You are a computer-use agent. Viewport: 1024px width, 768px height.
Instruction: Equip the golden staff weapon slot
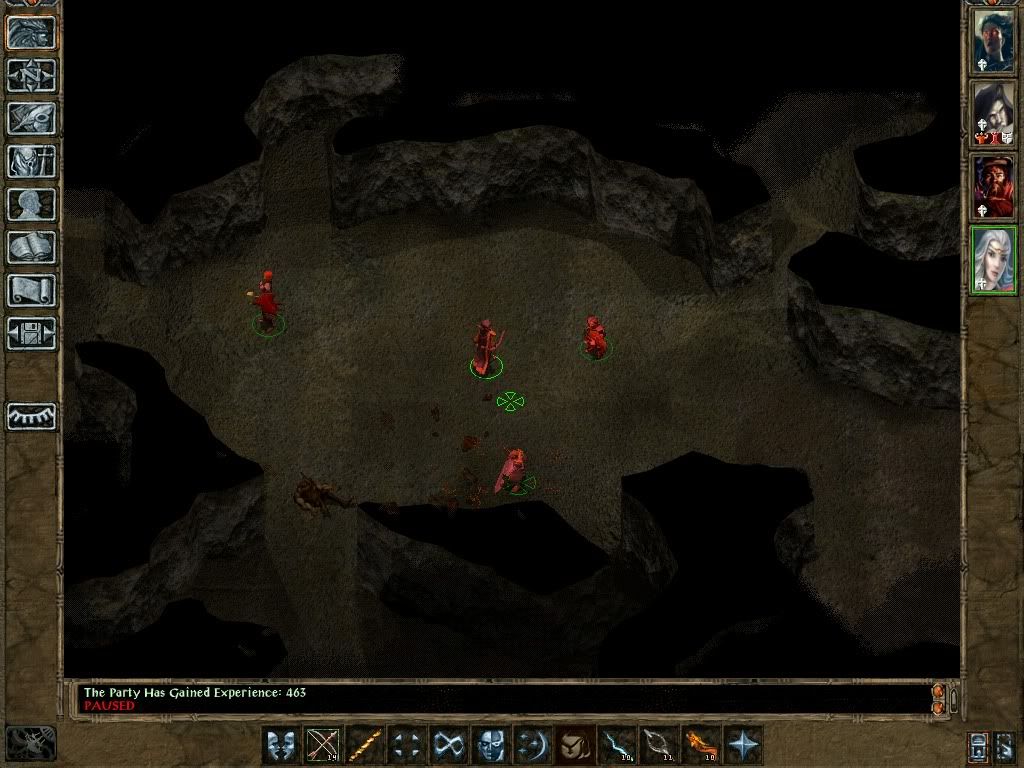[x=364, y=745]
